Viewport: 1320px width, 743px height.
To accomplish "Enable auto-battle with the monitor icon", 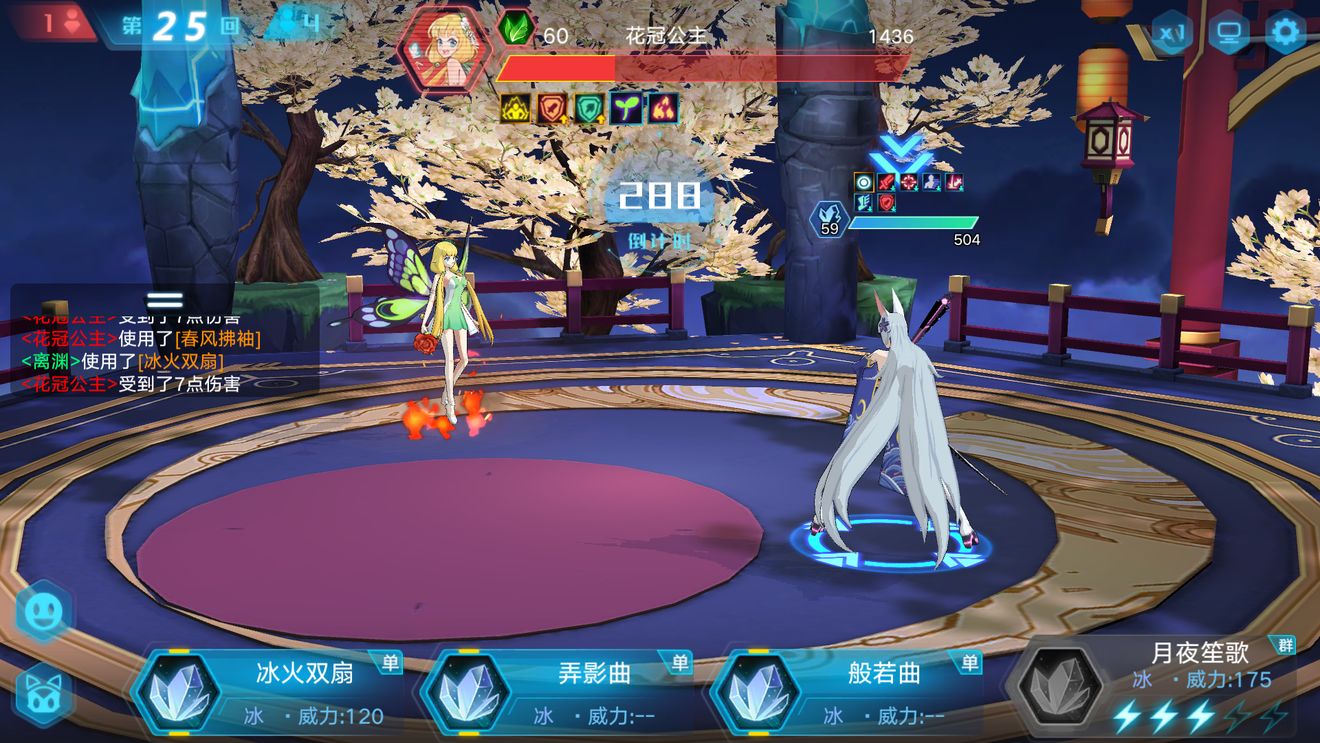I will 1230,31.
